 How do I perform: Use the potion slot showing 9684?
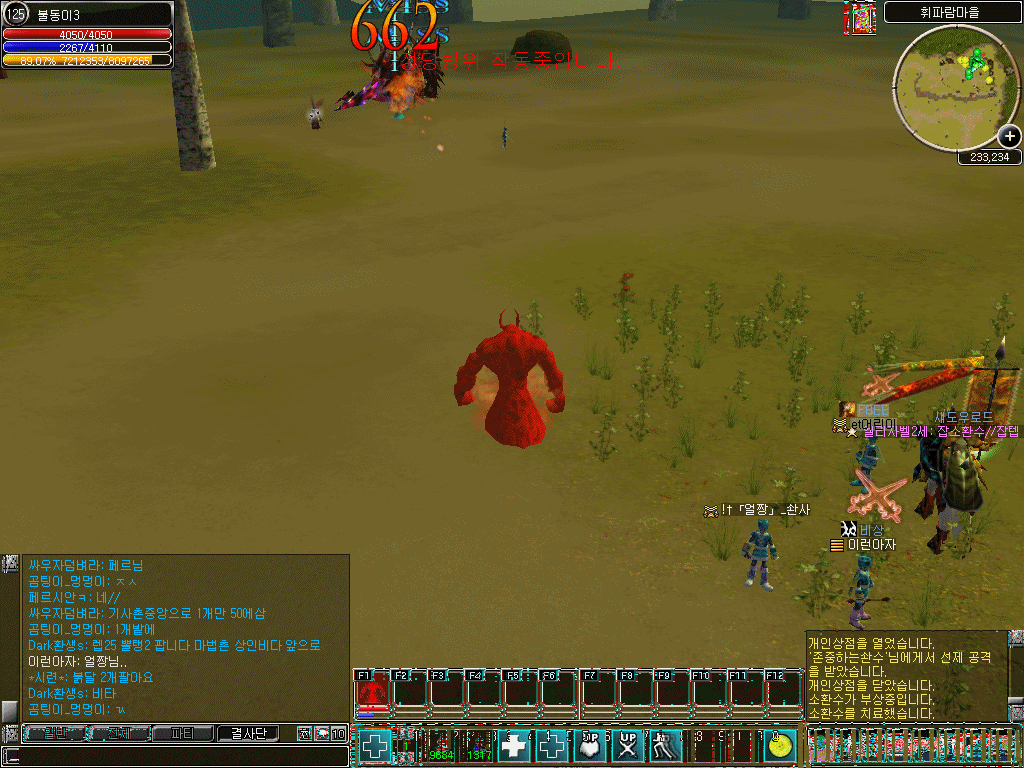point(440,746)
